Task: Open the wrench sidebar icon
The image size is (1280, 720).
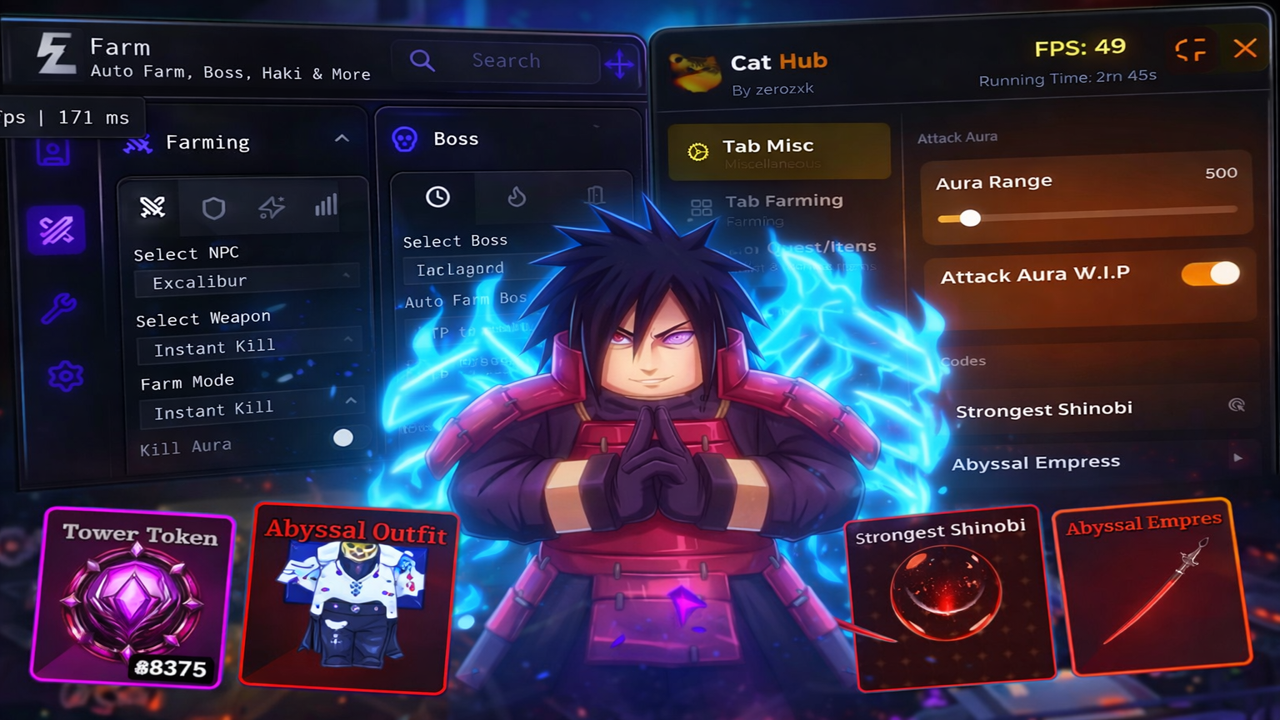Action: [58, 308]
